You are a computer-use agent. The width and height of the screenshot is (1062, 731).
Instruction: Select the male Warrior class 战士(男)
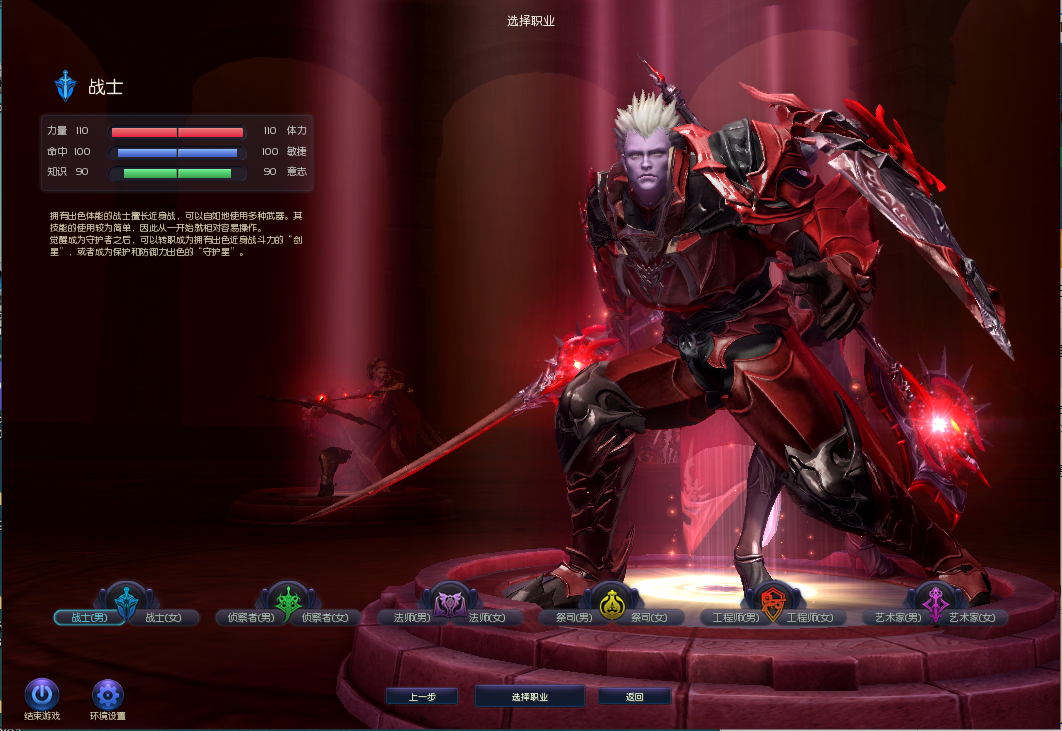(x=88, y=617)
